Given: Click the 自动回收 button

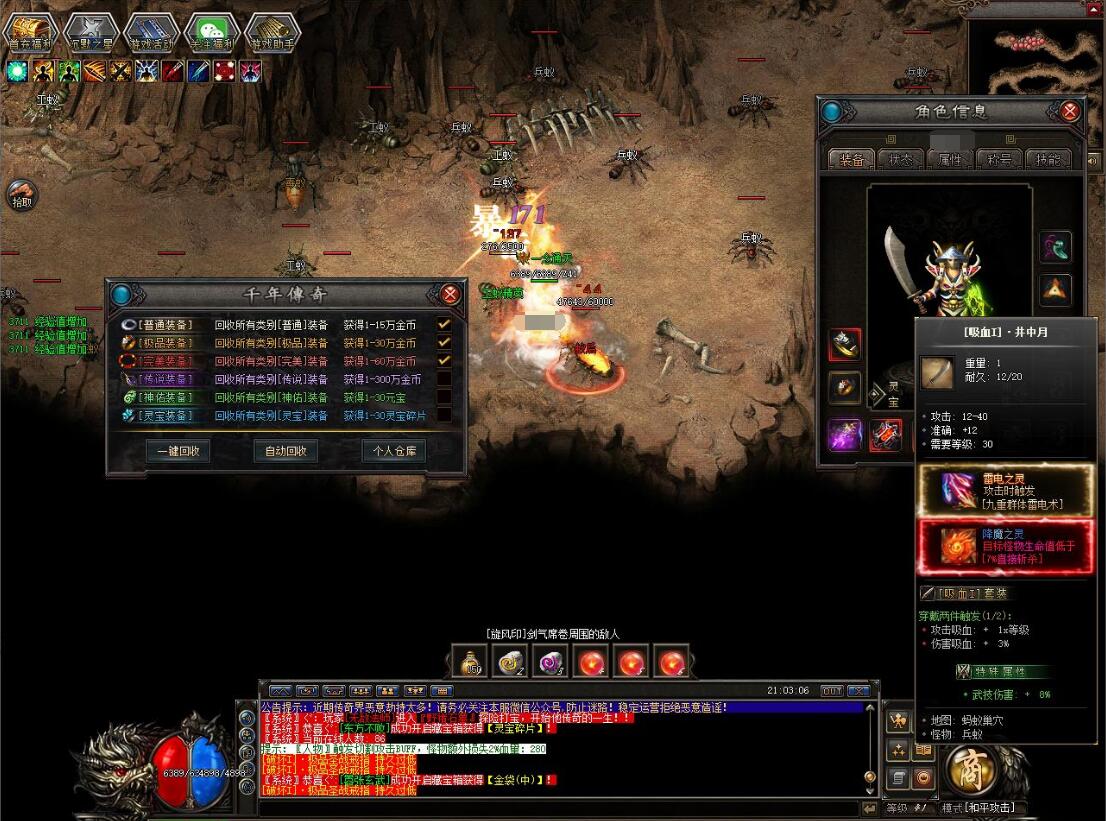Looking at the screenshot, I should pos(286,451).
